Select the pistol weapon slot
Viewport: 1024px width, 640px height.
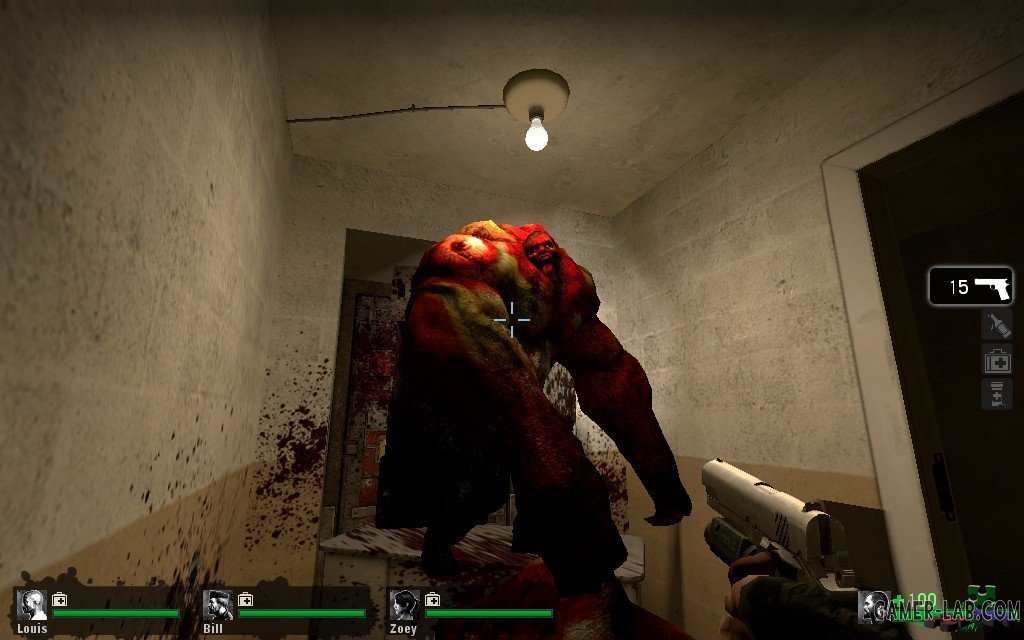coord(970,287)
